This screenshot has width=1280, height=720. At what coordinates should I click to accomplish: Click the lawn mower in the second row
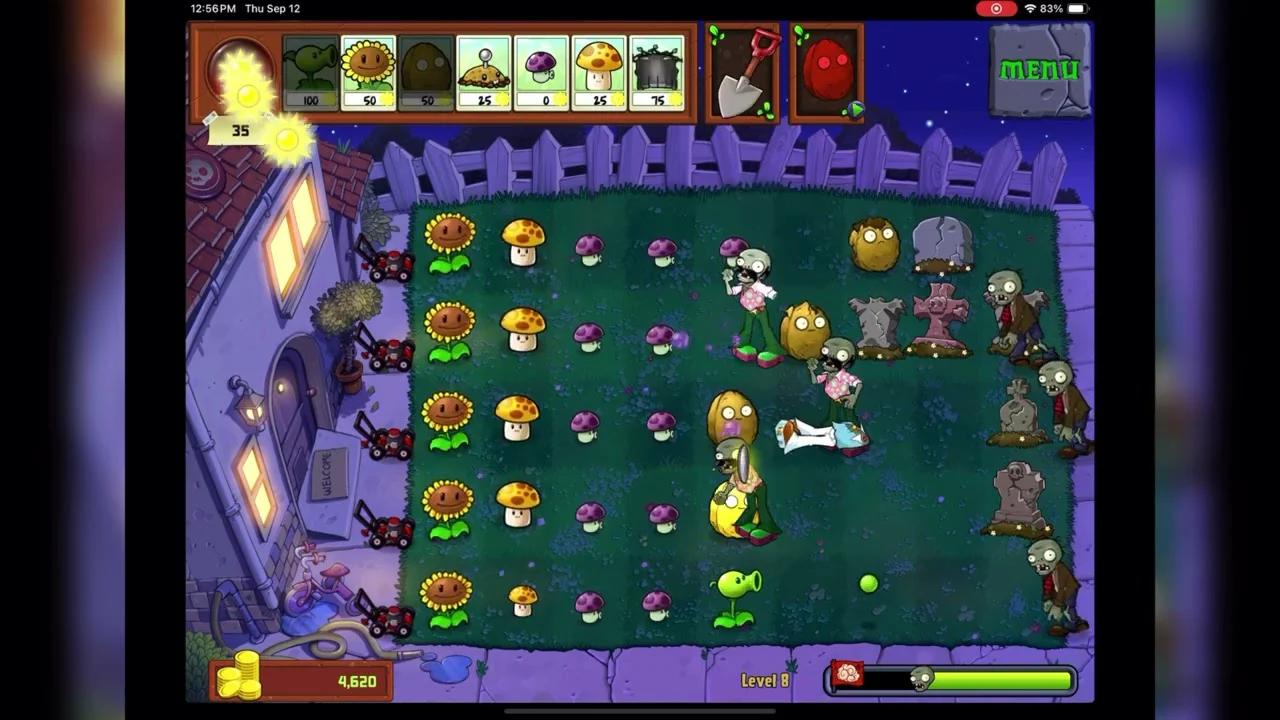(390, 350)
